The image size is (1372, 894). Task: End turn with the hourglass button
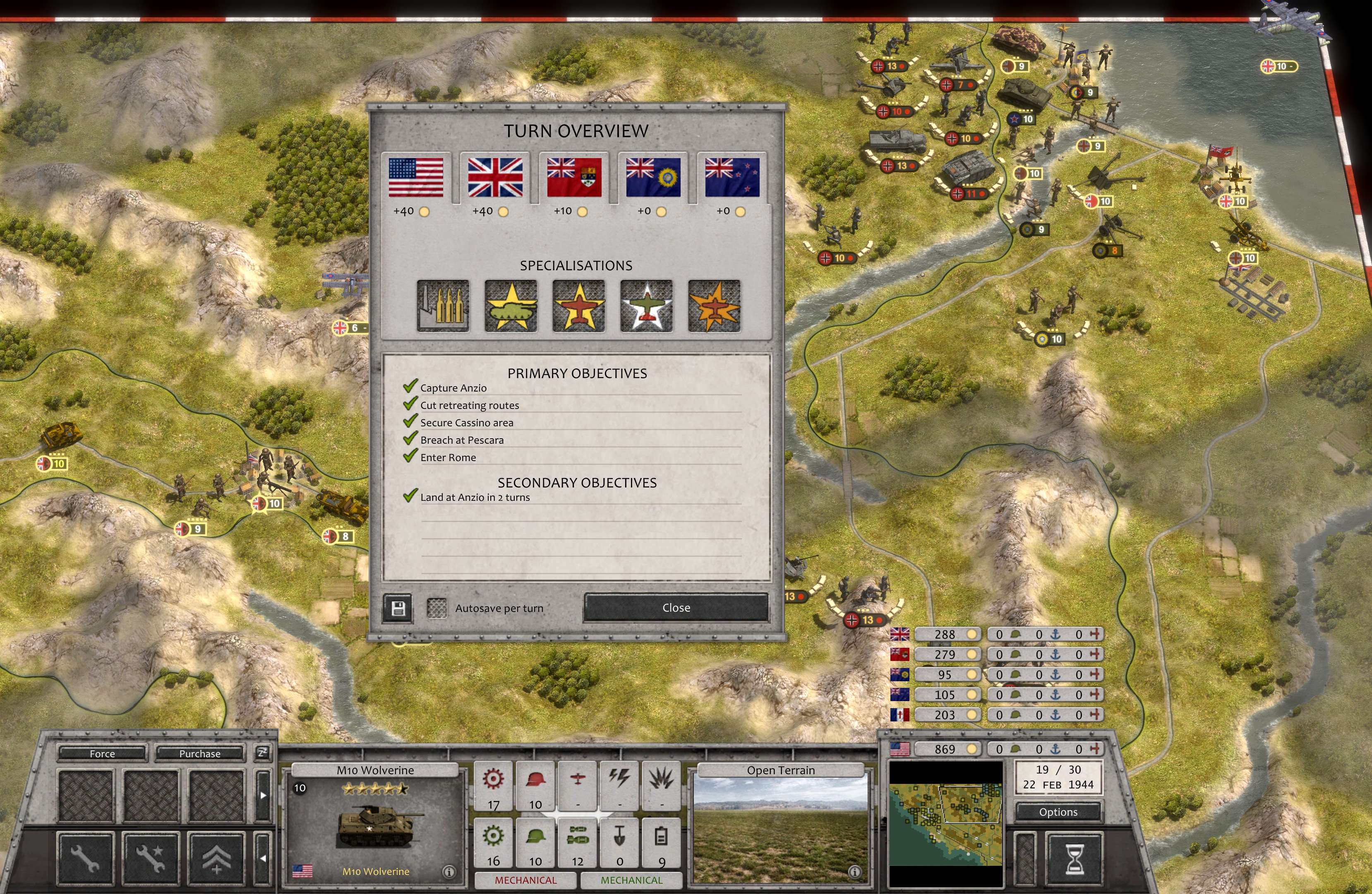1075,859
